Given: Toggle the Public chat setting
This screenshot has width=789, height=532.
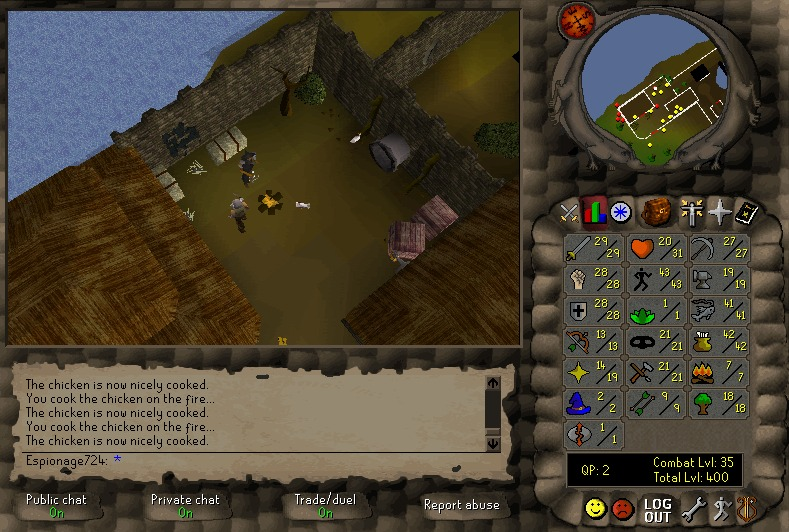Looking at the screenshot, I should (57, 505).
